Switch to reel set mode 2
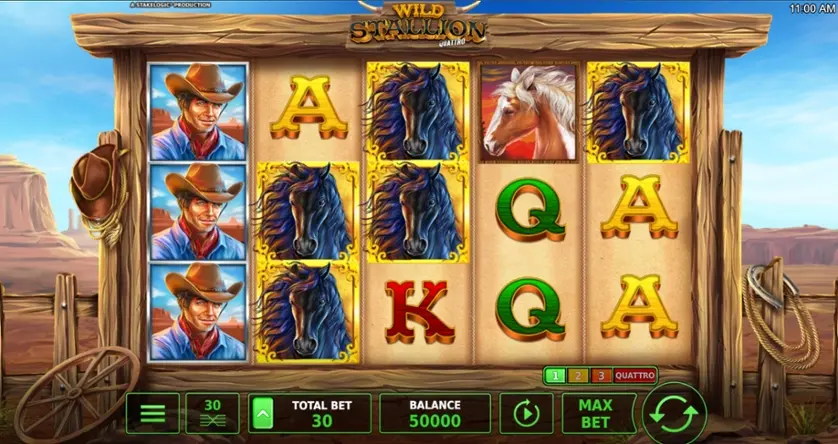This screenshot has height=444, width=838. point(576,376)
